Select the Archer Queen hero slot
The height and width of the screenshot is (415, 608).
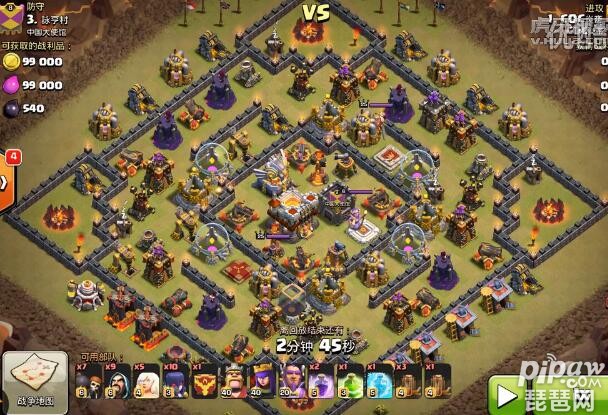pos(263,386)
